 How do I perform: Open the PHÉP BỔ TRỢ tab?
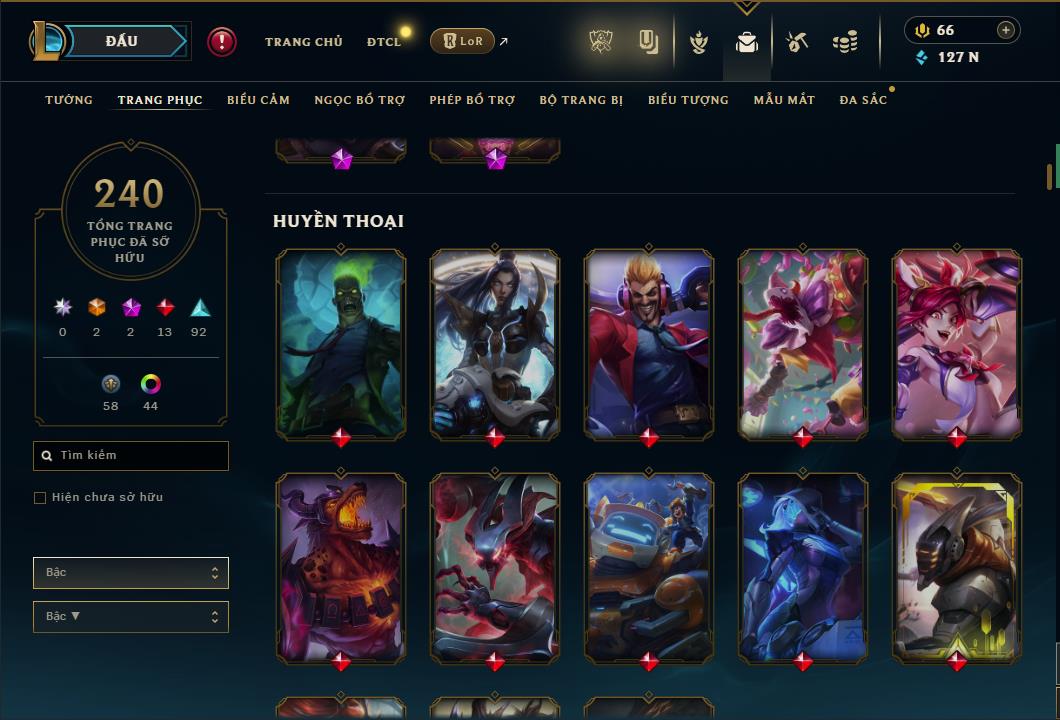(x=472, y=100)
